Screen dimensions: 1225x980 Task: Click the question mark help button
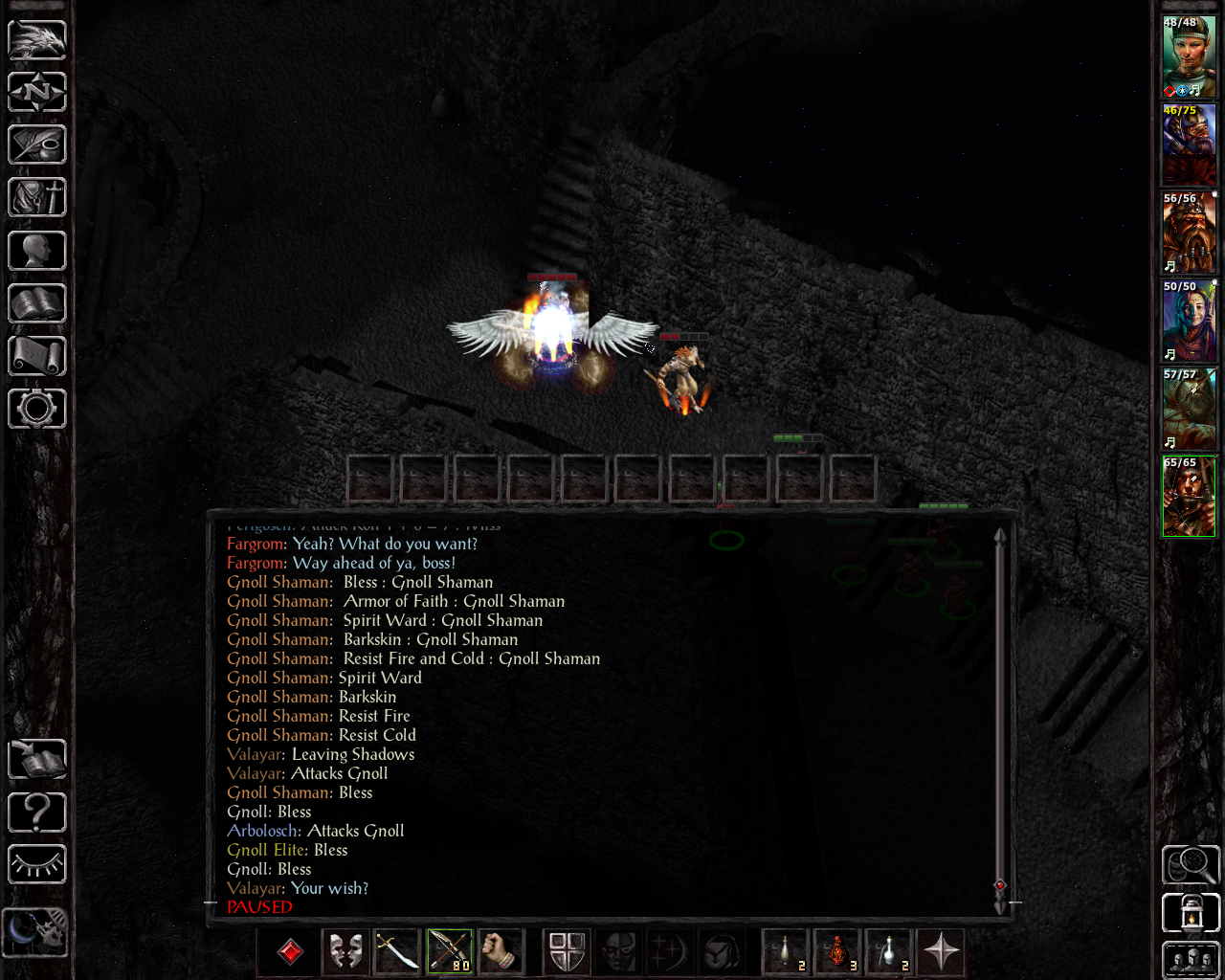(37, 813)
